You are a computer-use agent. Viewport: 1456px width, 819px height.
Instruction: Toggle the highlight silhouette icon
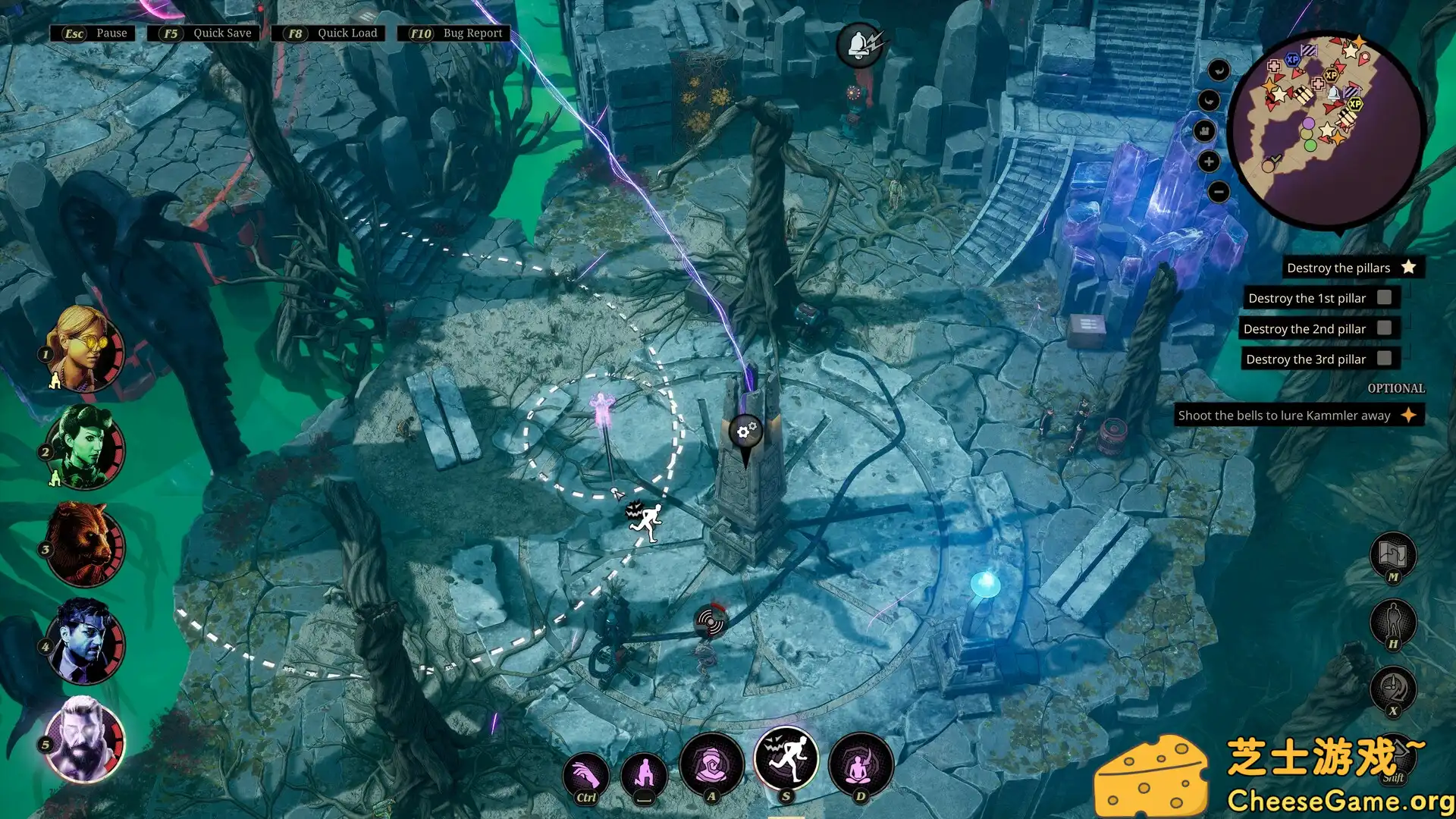pos(1393,623)
